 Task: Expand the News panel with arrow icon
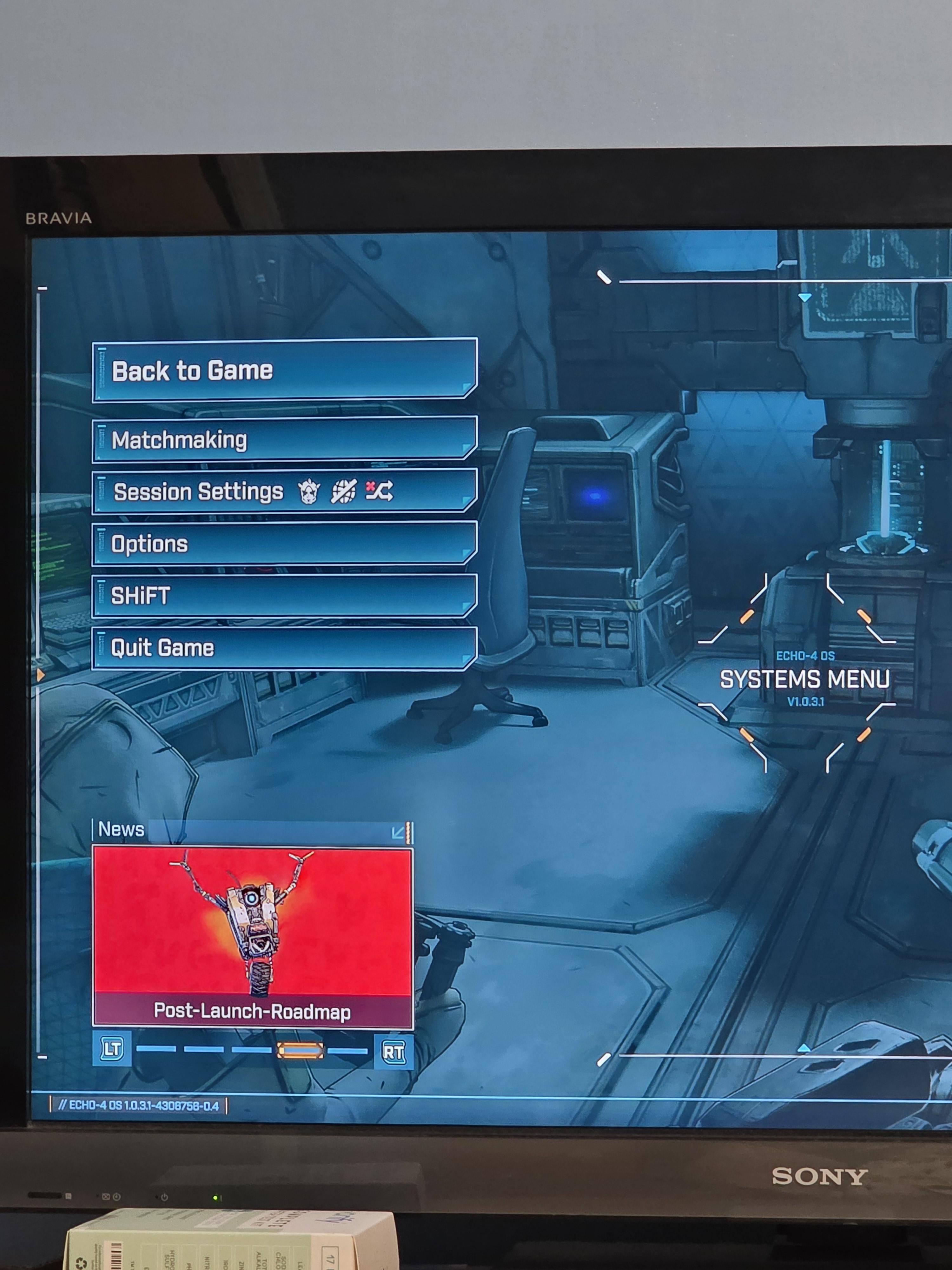[x=398, y=832]
